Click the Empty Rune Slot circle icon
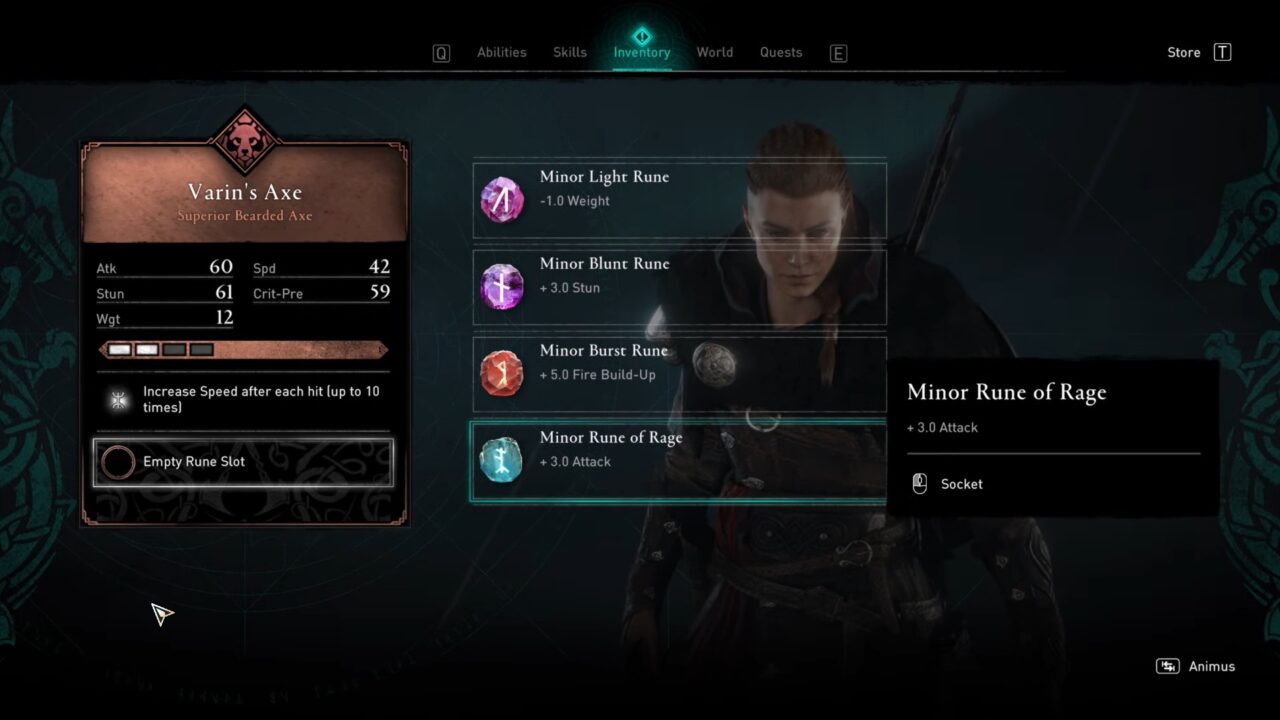1280x720 pixels. (117, 462)
